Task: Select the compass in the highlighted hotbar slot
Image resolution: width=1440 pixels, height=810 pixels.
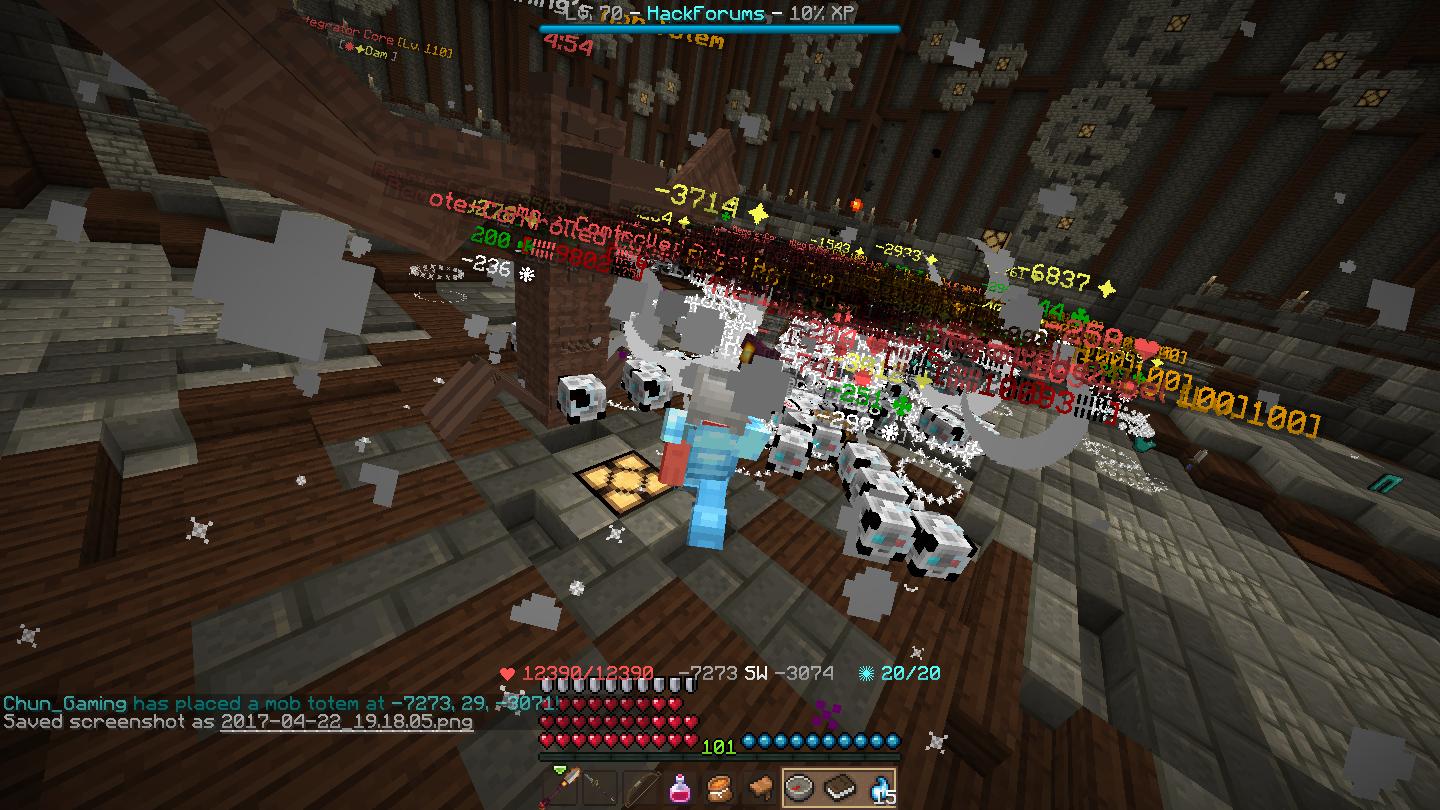Action: pos(797,790)
